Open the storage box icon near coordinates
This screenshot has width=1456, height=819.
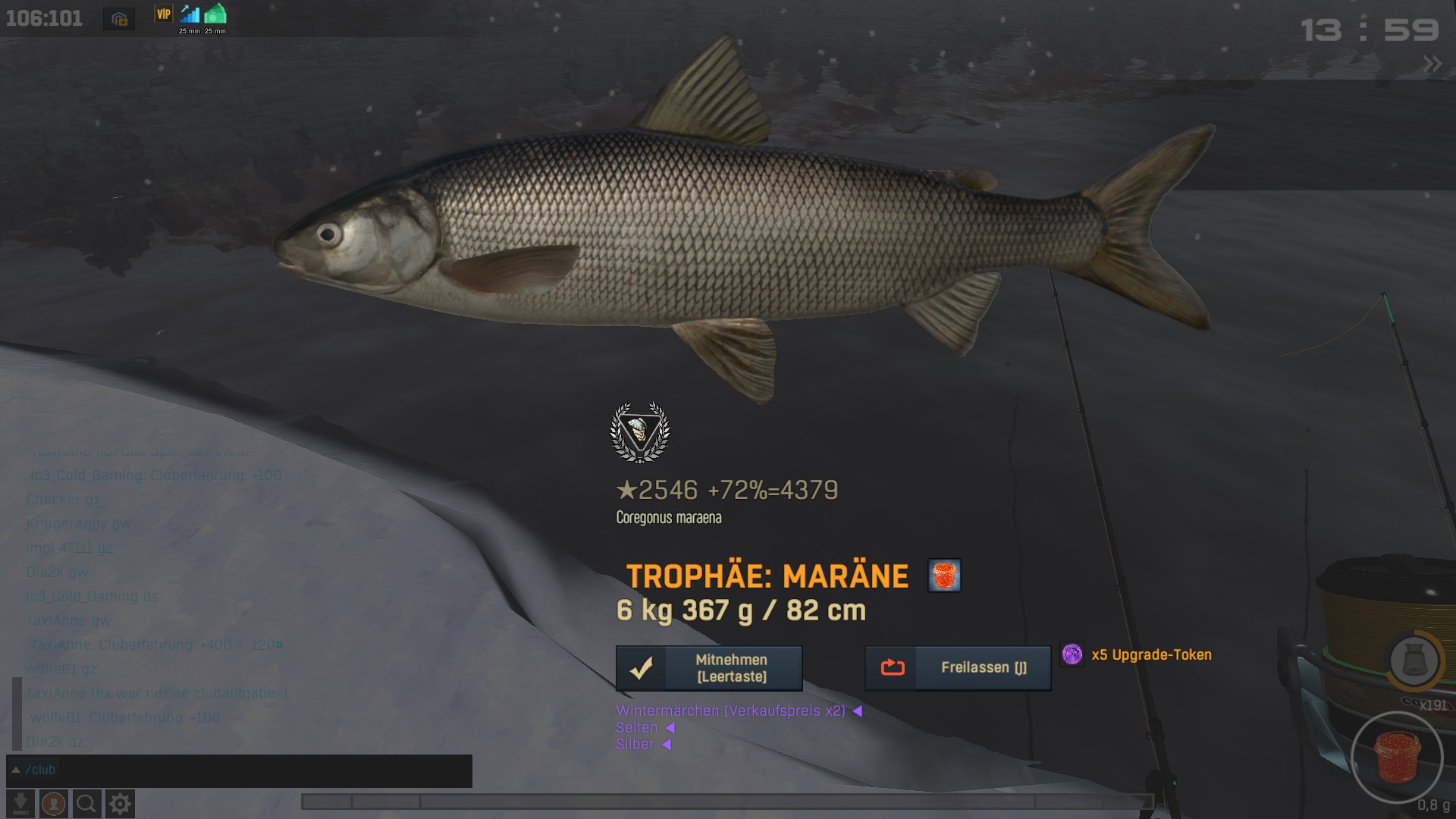(x=119, y=20)
